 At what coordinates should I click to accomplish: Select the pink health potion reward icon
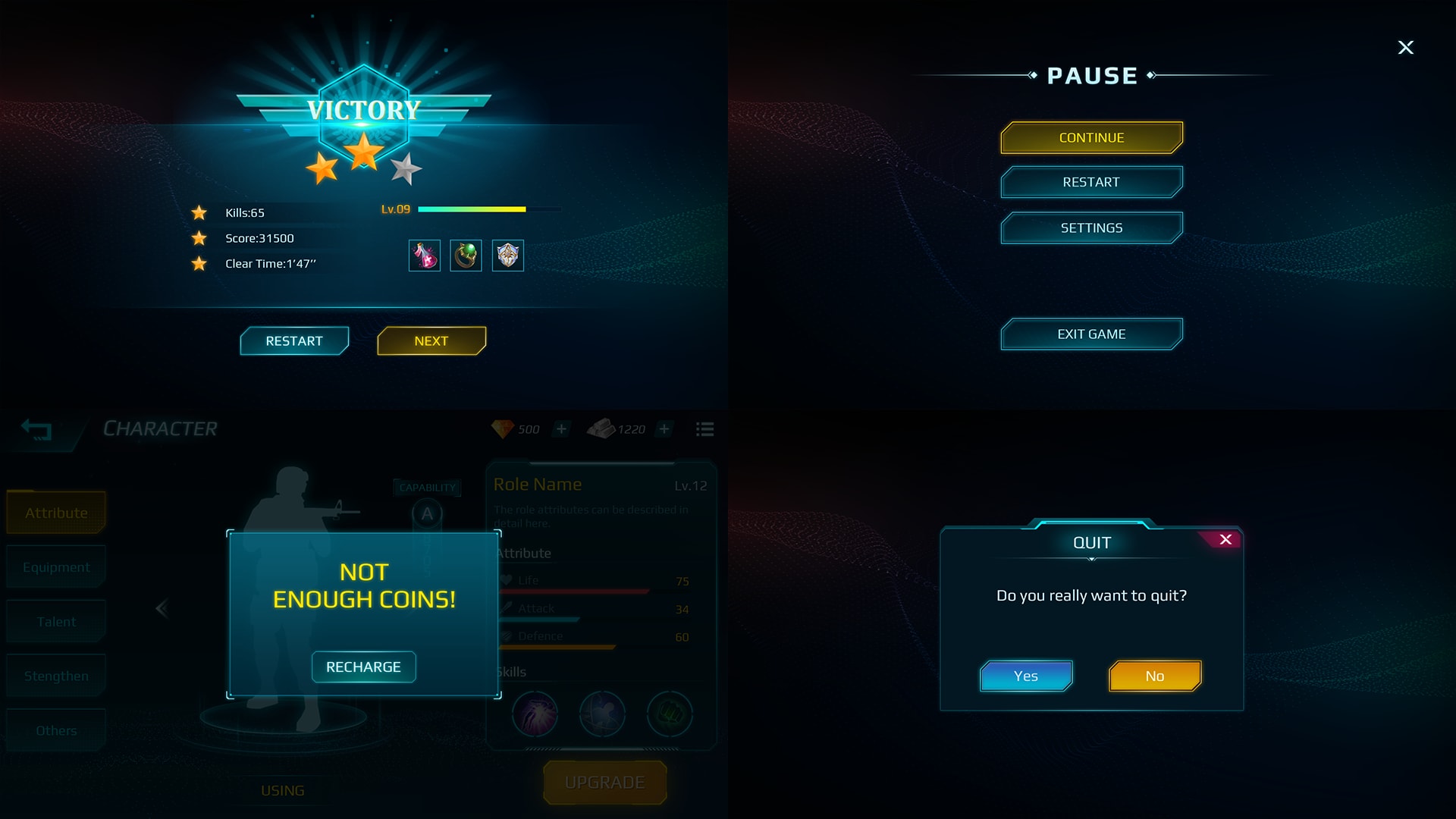[425, 256]
